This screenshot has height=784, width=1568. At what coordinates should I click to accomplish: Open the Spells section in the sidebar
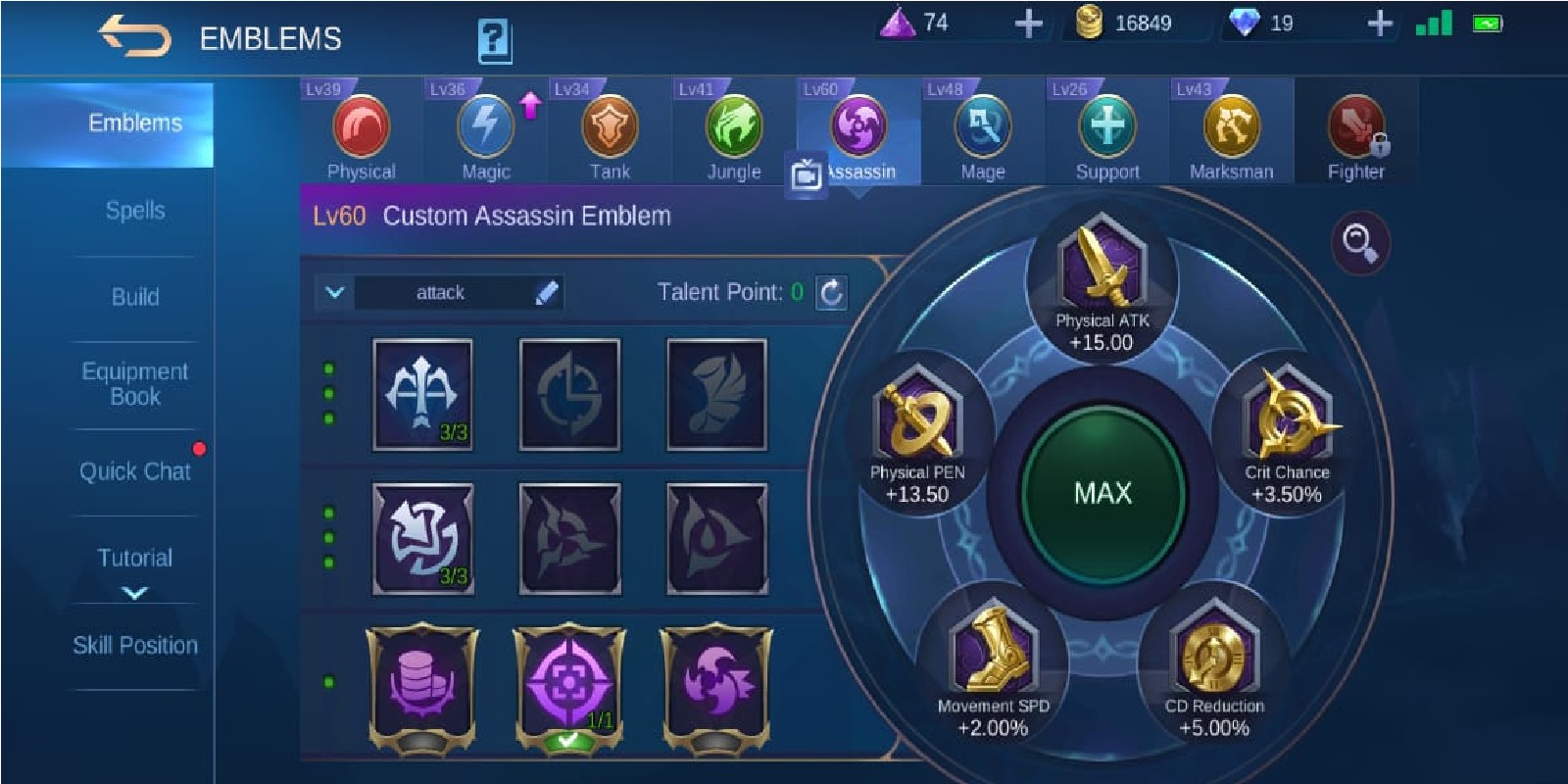point(135,210)
